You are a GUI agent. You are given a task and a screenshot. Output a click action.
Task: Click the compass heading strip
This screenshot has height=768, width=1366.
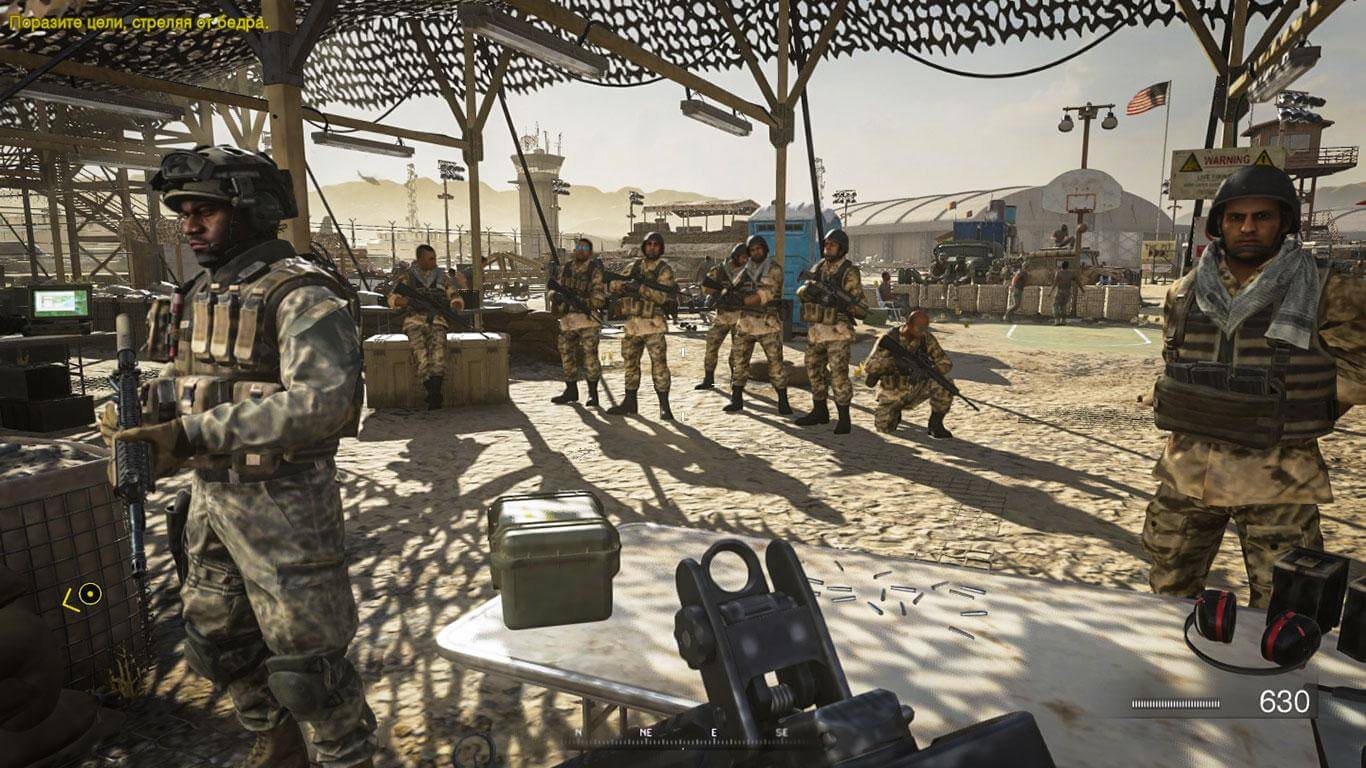click(678, 734)
